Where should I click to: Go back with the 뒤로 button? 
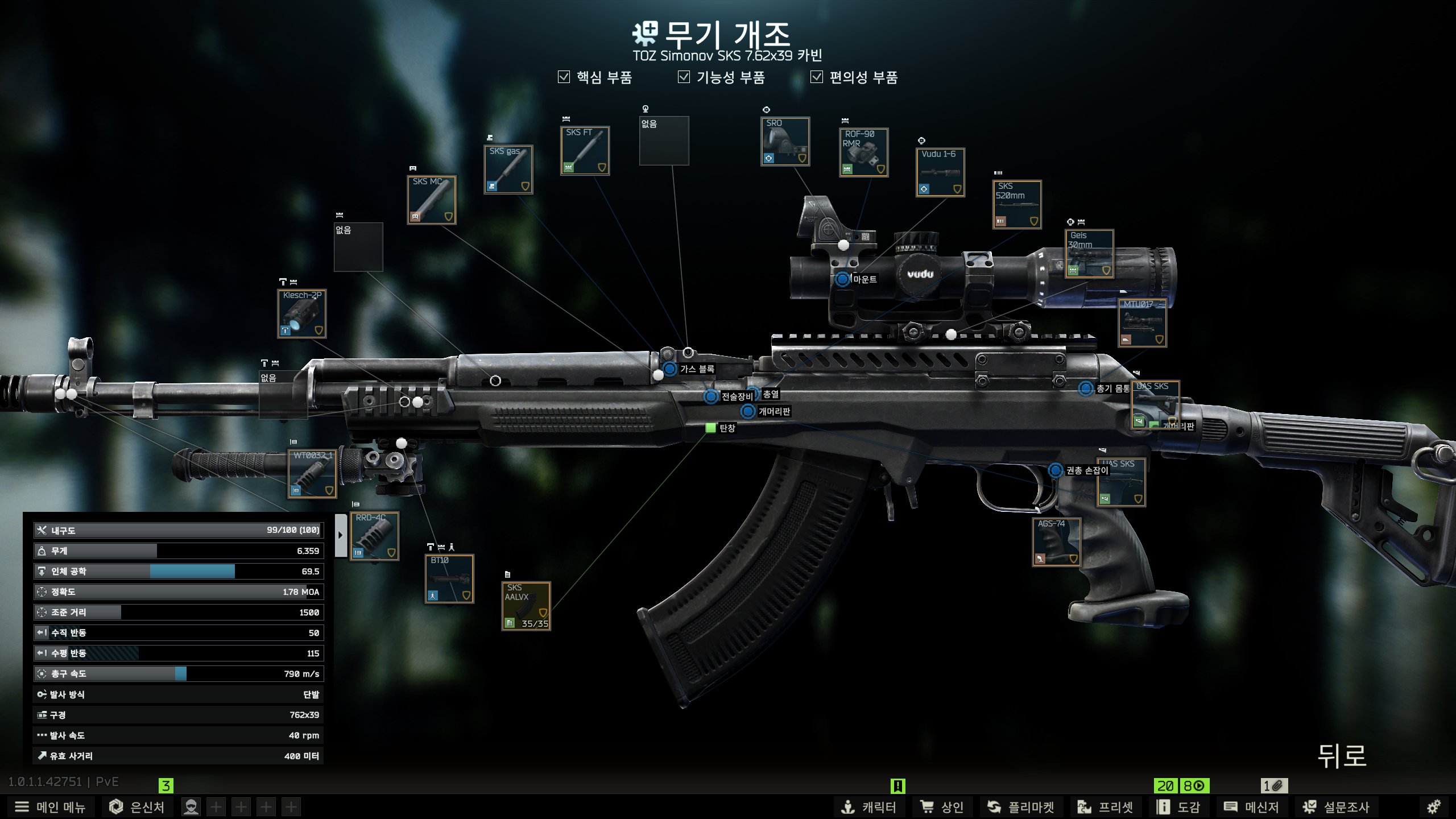coord(1342,756)
